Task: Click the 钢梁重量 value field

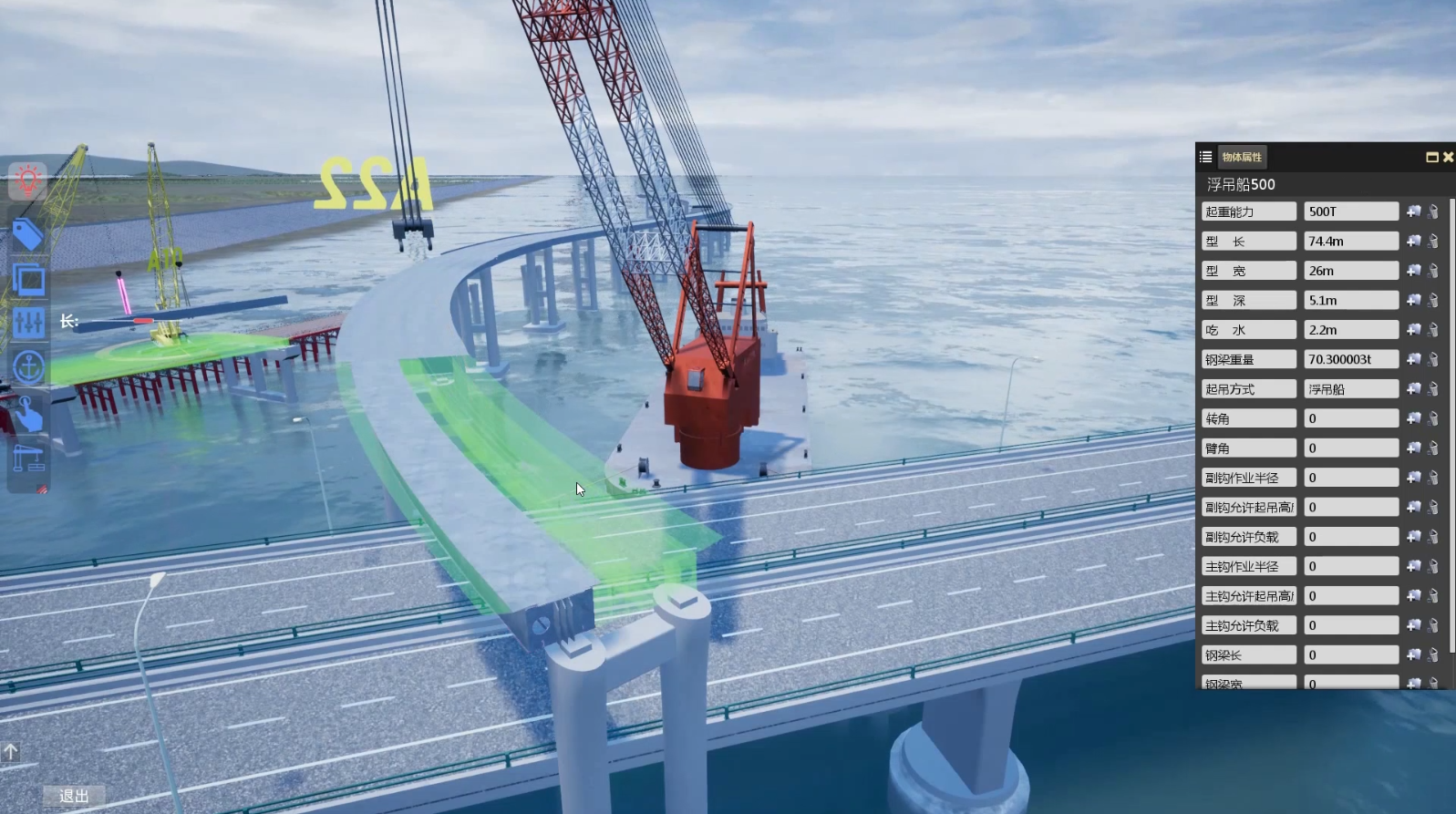Action: point(1350,359)
